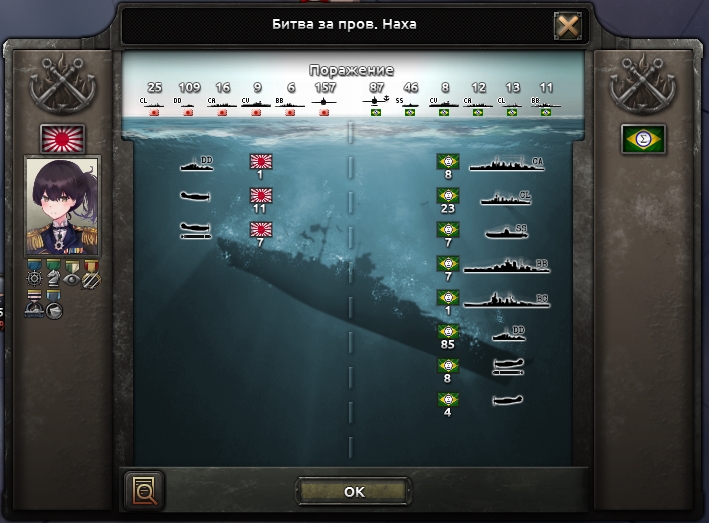Select the admiral portrait
The height and width of the screenshot is (523, 709).
point(62,206)
